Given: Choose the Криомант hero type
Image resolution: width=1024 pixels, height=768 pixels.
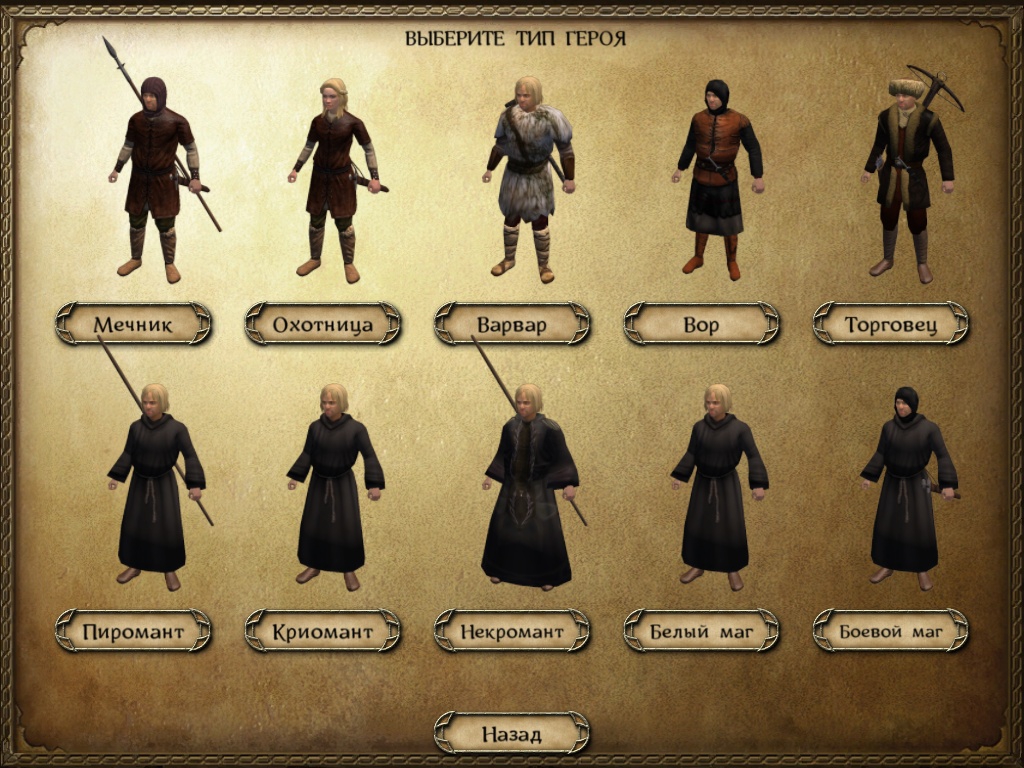Looking at the screenshot, I should (x=323, y=631).
